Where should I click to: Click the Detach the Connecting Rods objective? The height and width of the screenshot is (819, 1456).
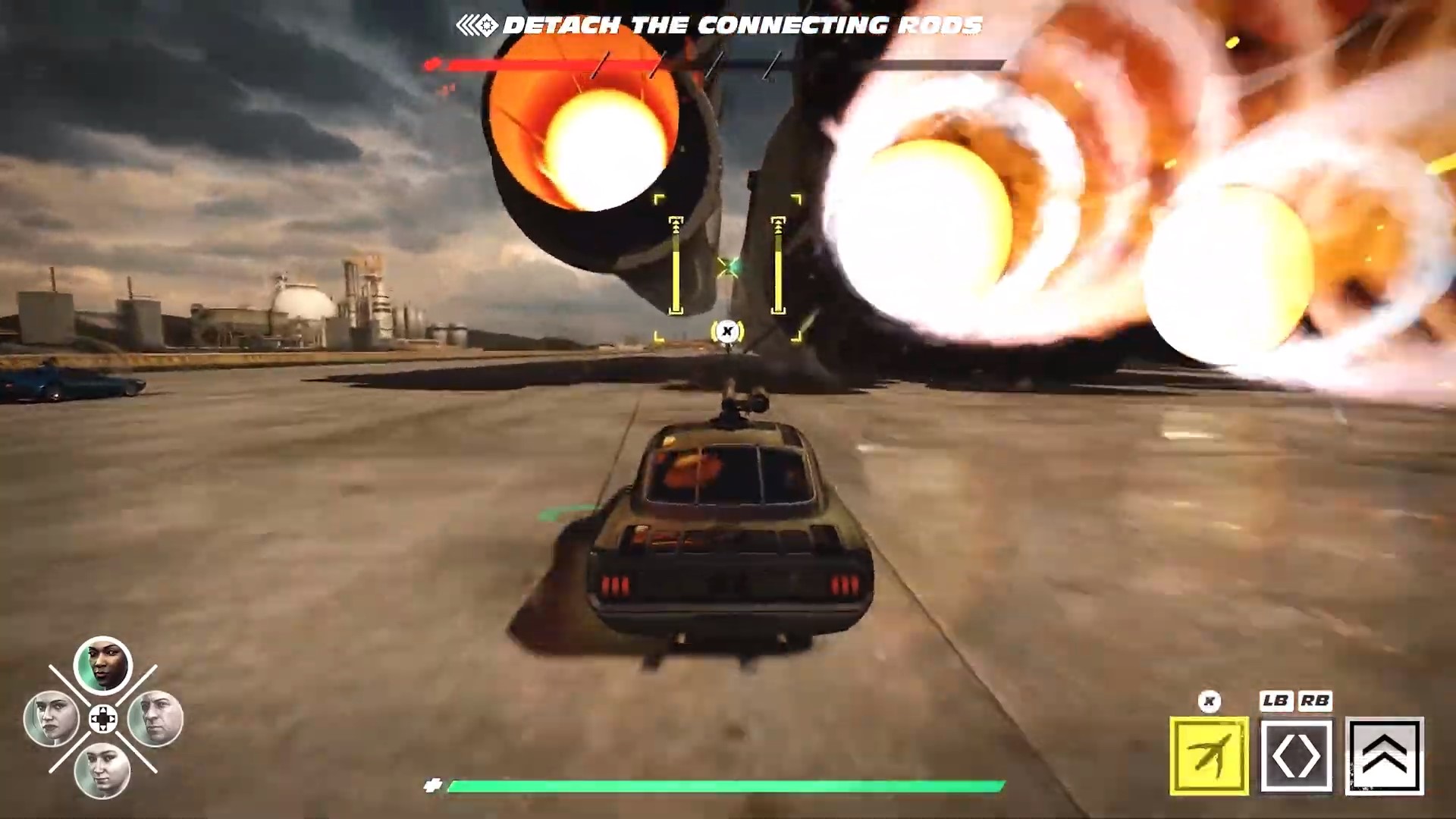[x=742, y=26]
